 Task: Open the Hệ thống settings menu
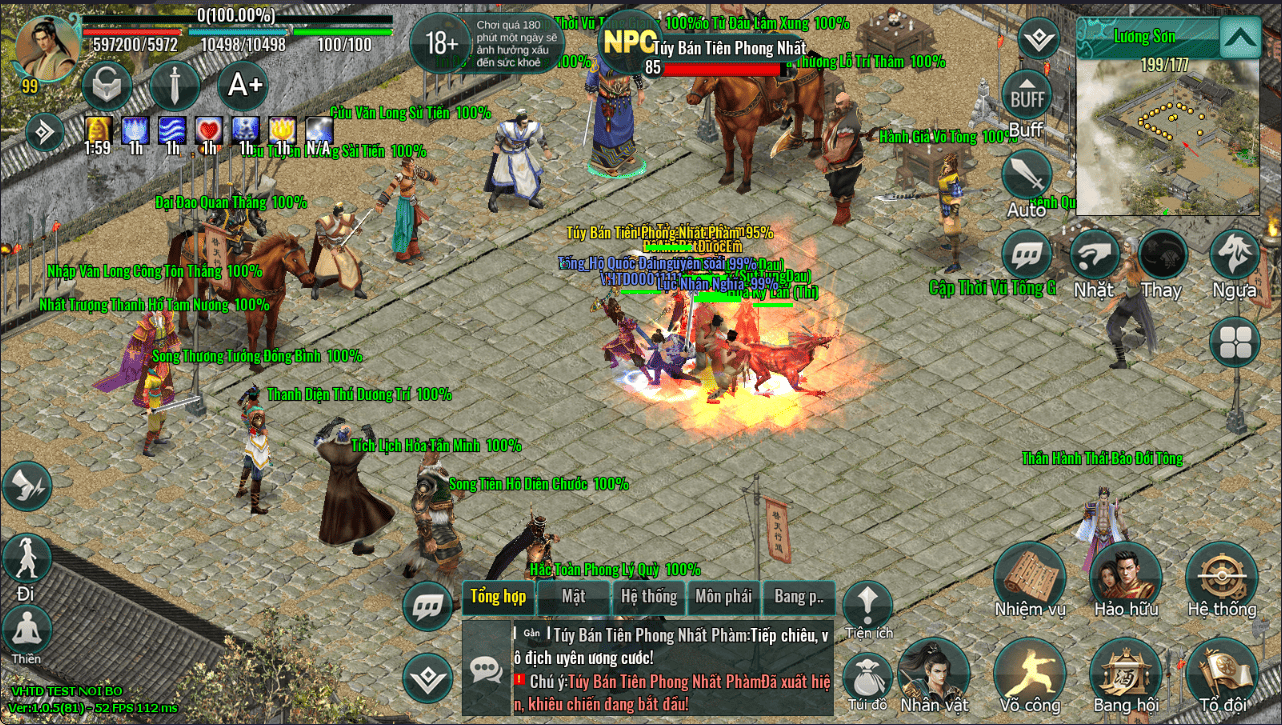click(1221, 577)
